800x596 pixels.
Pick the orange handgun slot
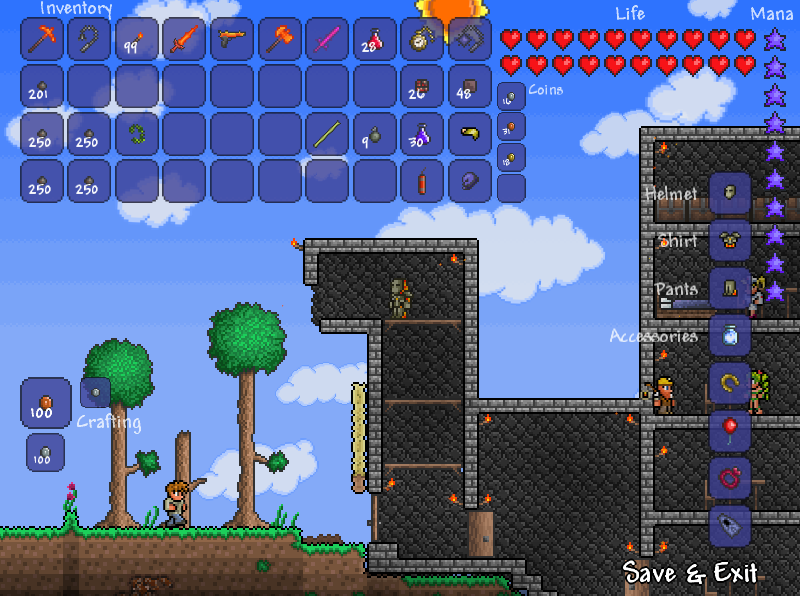pyautogui.click(x=233, y=40)
